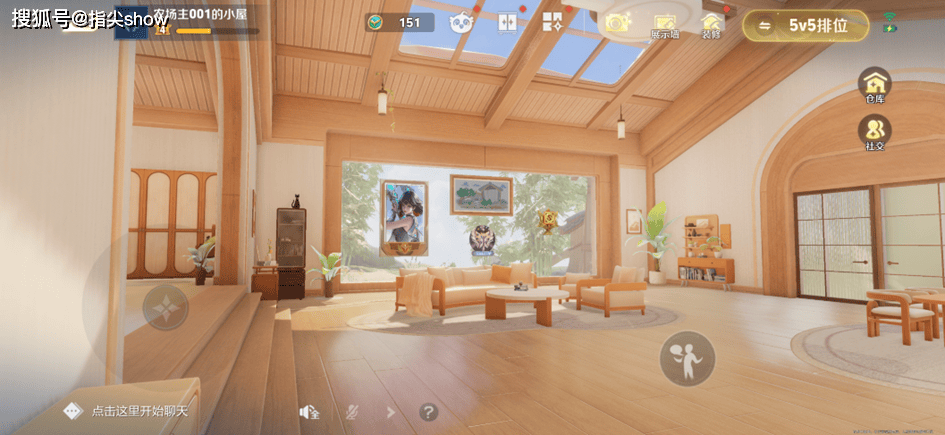Click the chat box to start chatting
The width and height of the screenshot is (945, 435).
pyautogui.click(x=138, y=411)
